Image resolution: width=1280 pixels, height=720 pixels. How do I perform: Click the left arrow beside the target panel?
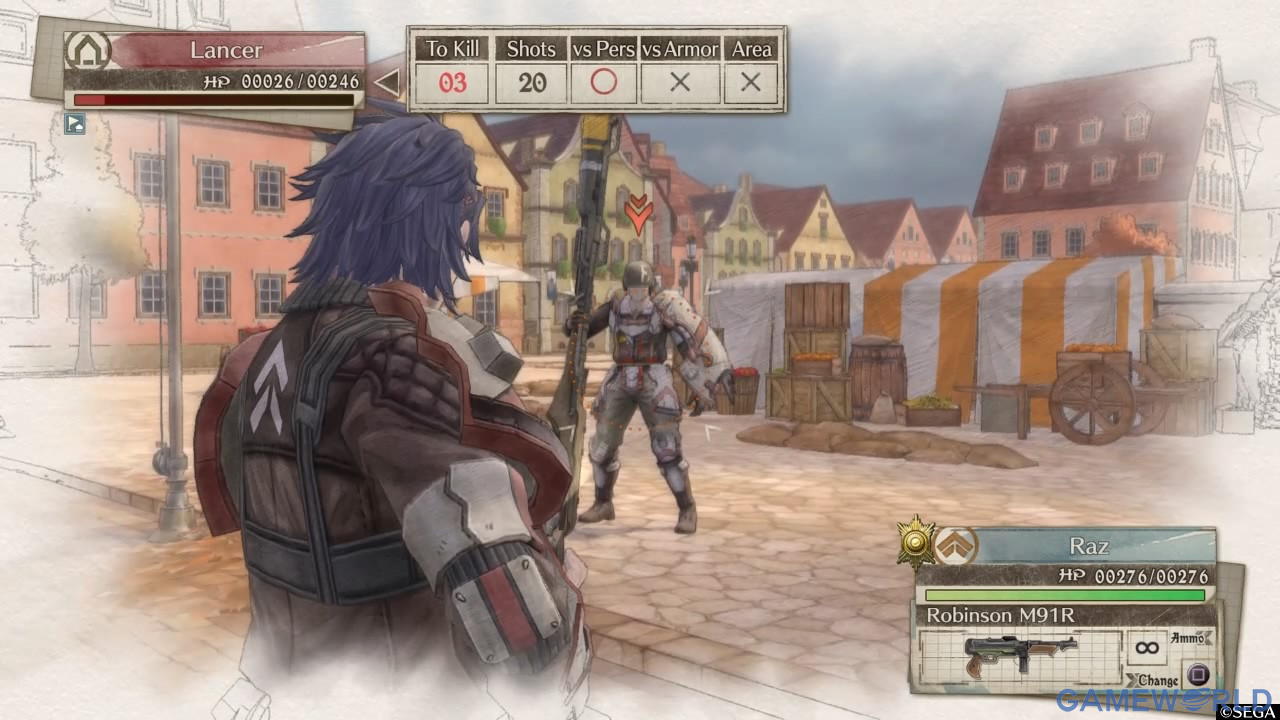[x=386, y=83]
